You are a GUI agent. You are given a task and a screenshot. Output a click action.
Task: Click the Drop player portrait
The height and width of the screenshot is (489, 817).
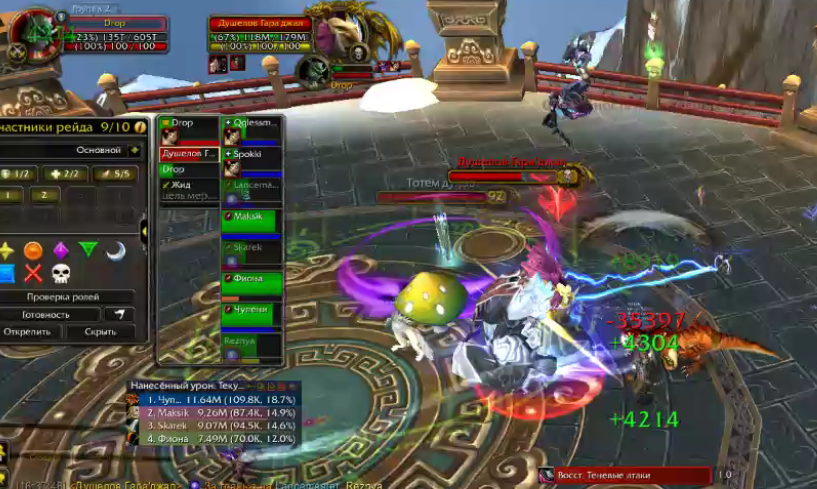coord(30,36)
